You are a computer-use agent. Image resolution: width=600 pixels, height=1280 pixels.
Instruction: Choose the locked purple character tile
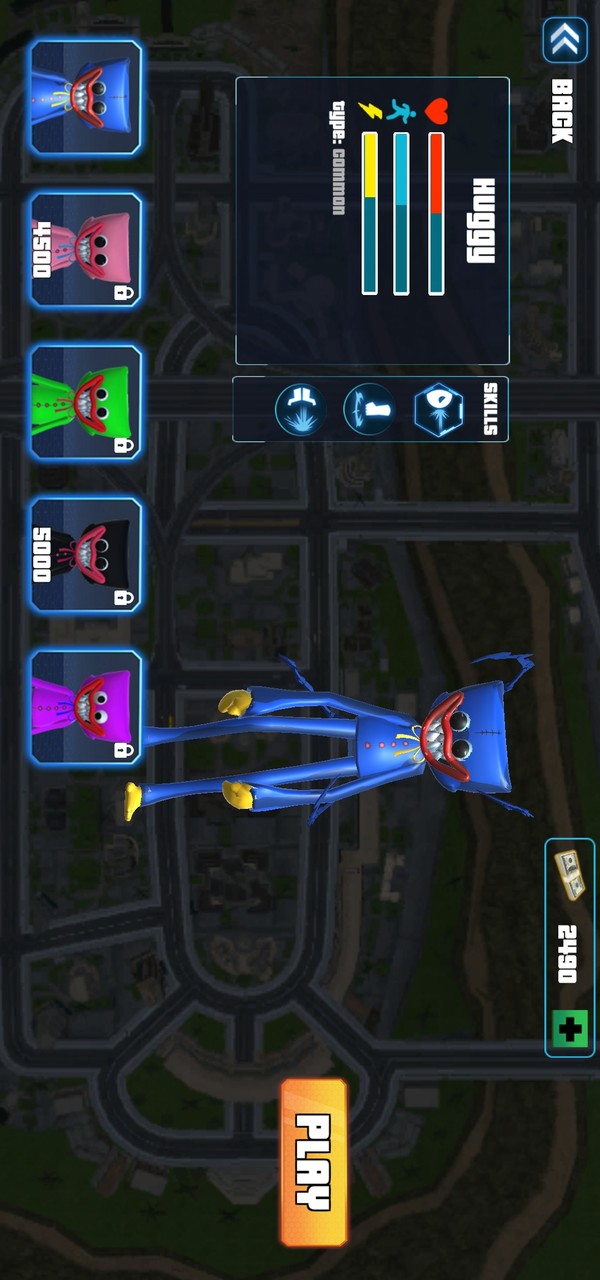[86, 707]
